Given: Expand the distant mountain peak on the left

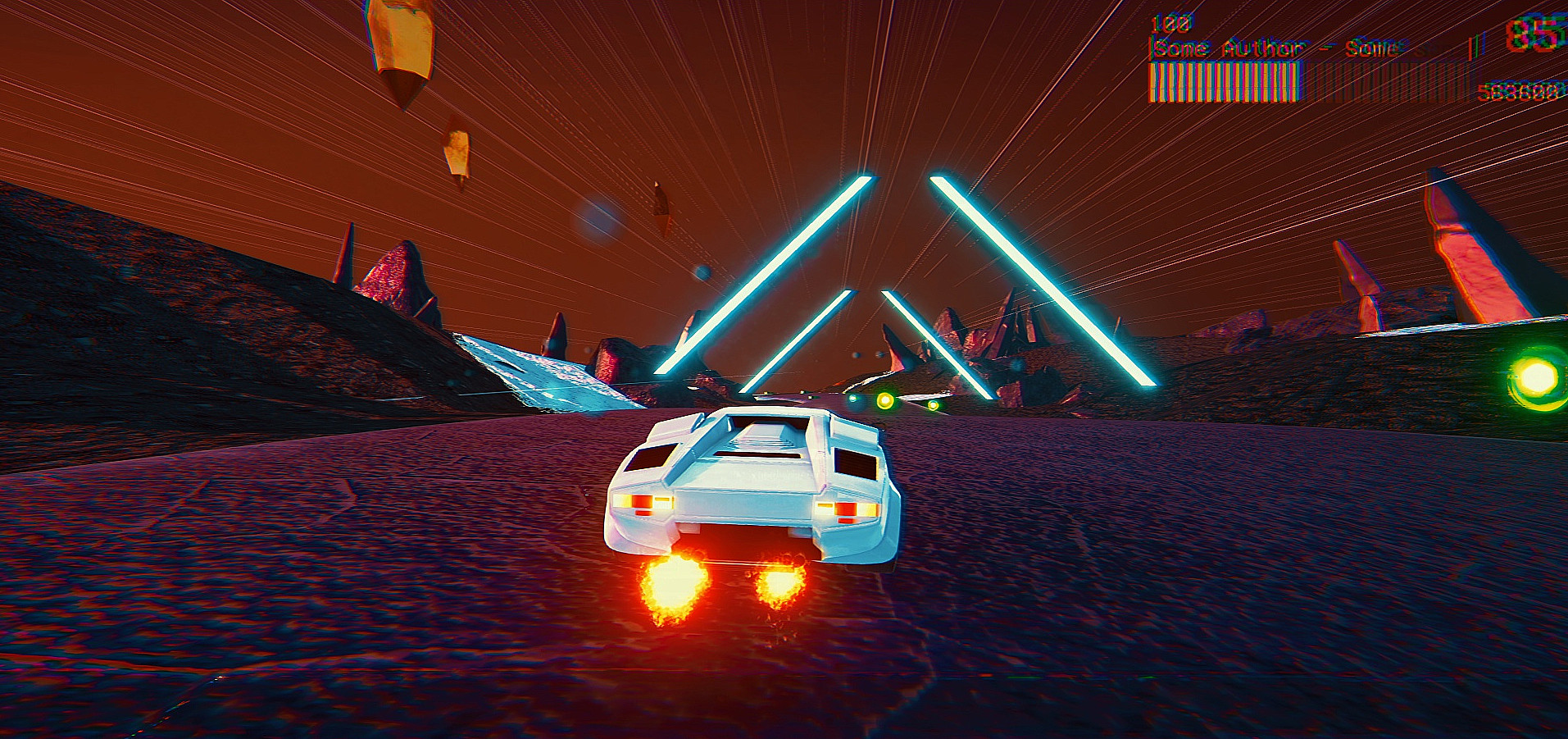Looking at the screenshot, I should pos(393,271).
